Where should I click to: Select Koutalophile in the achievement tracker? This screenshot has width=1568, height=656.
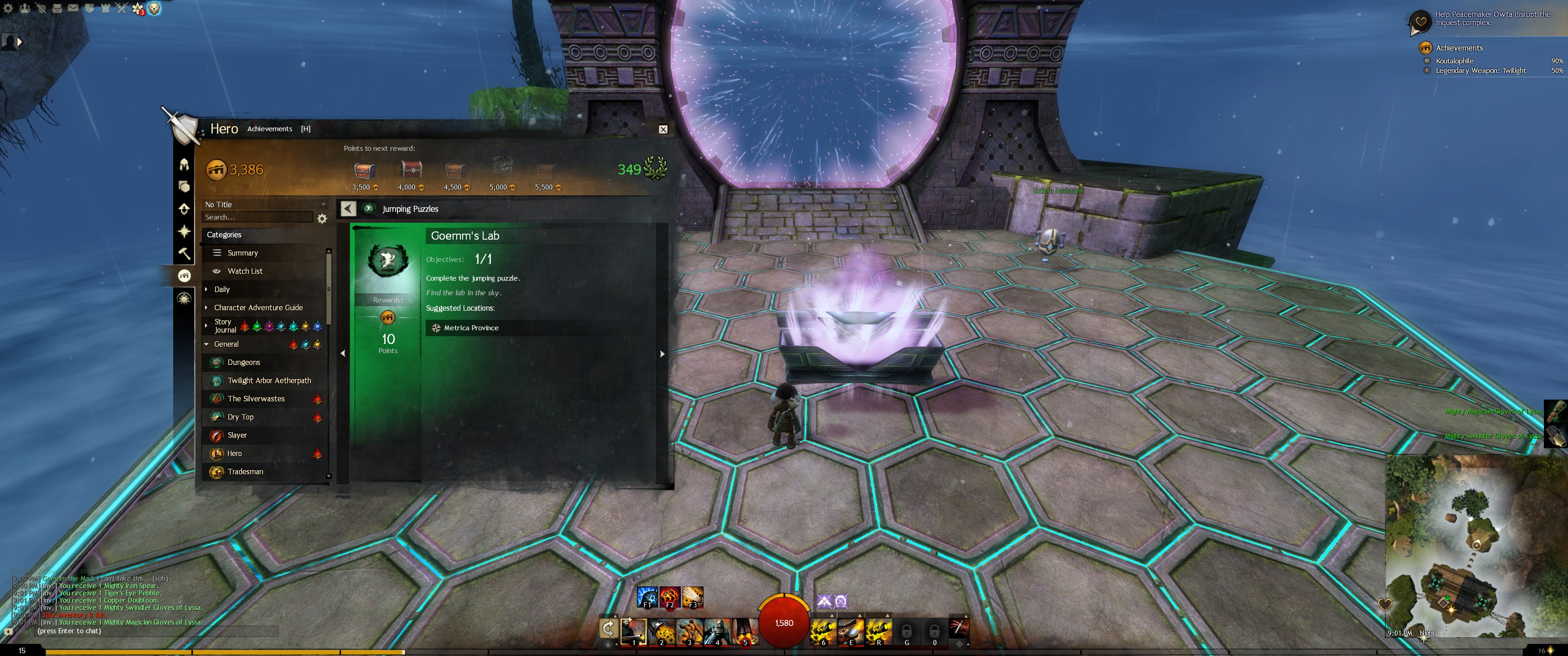click(x=1454, y=61)
